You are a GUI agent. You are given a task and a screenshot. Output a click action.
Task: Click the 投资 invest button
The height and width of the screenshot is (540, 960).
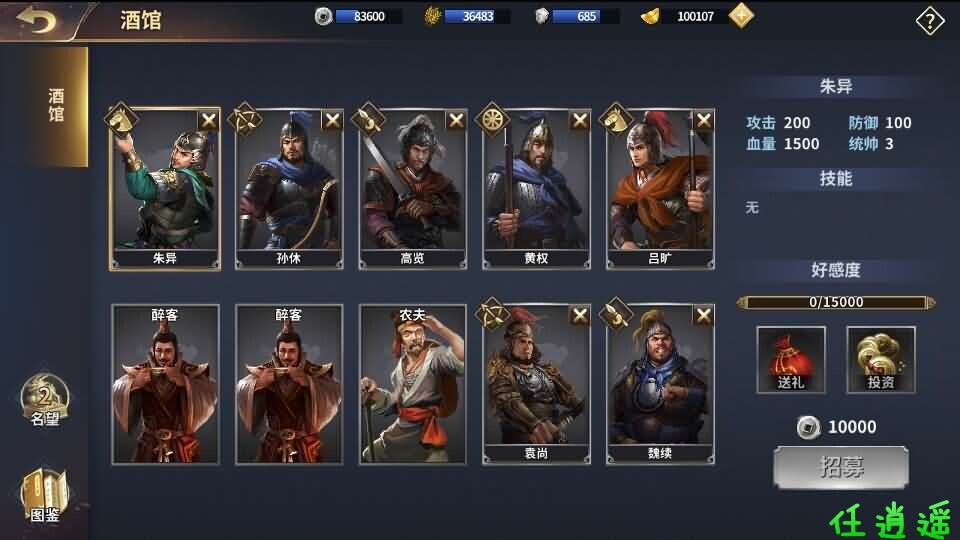pyautogui.click(x=881, y=360)
